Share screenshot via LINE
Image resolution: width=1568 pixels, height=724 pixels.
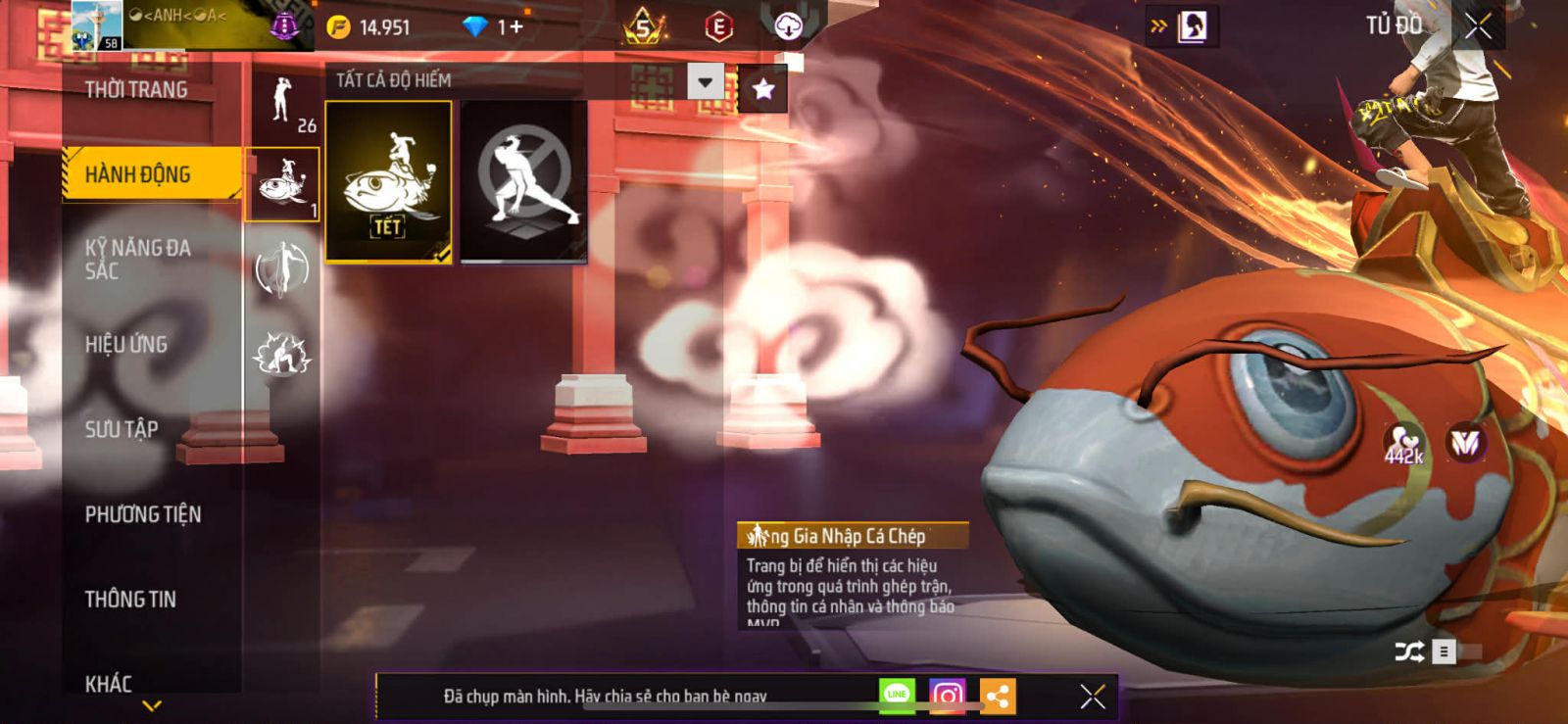[x=897, y=695]
